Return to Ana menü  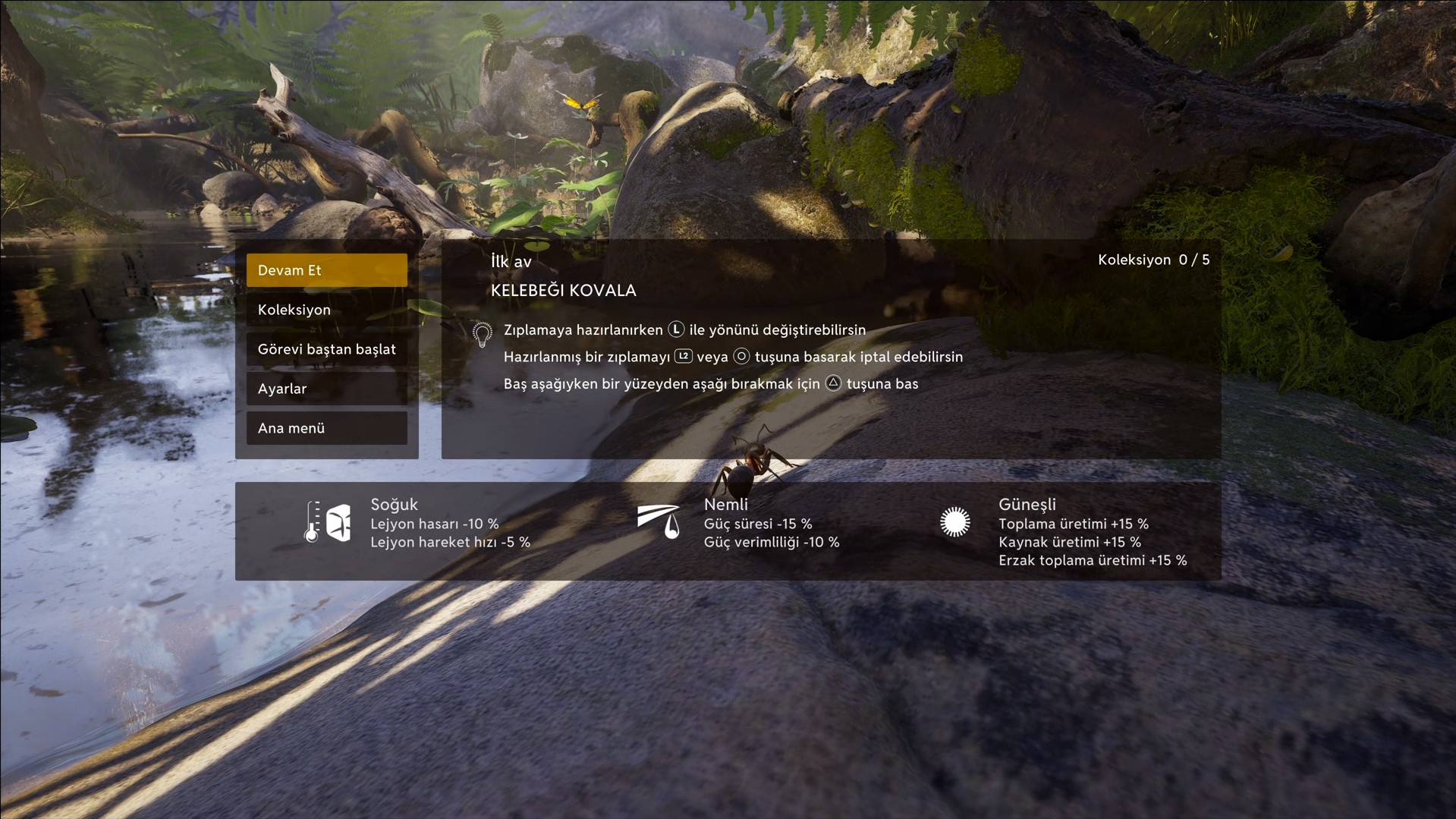[326, 428]
